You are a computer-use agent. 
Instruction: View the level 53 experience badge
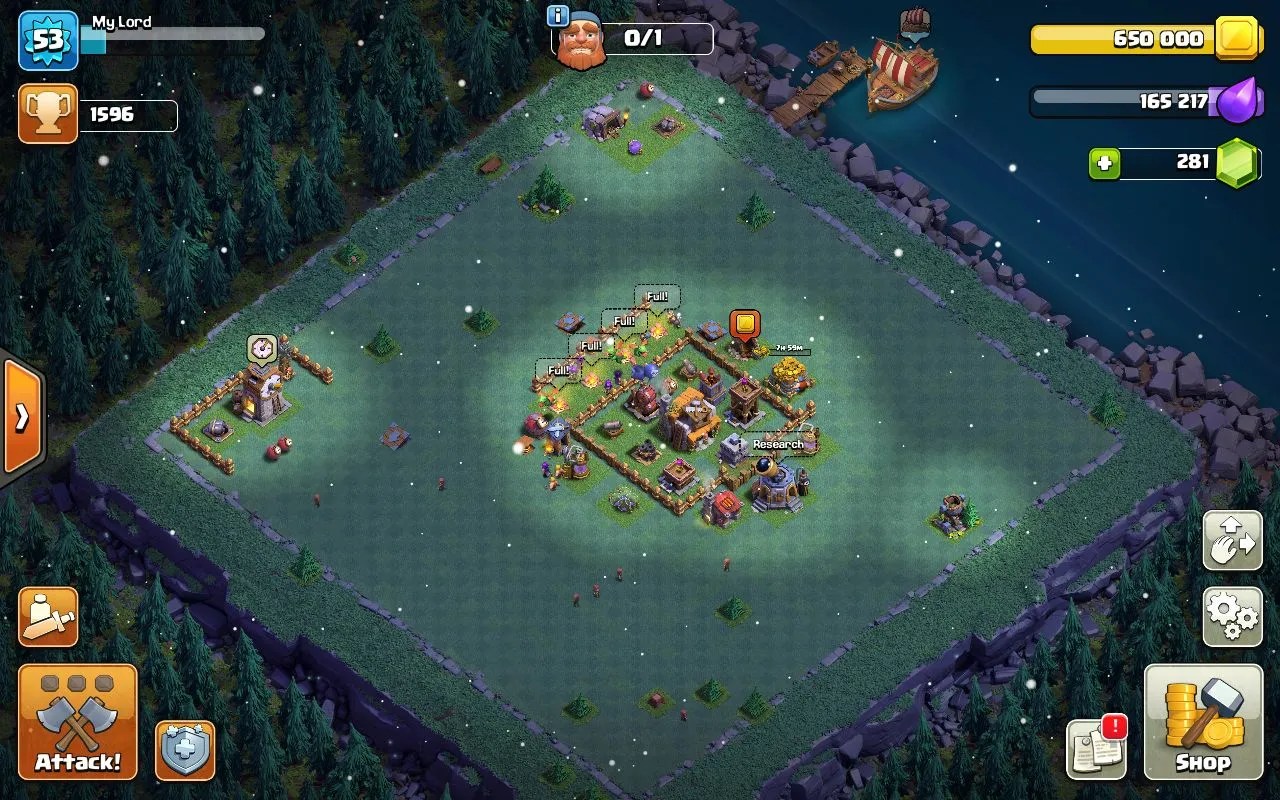[x=48, y=40]
